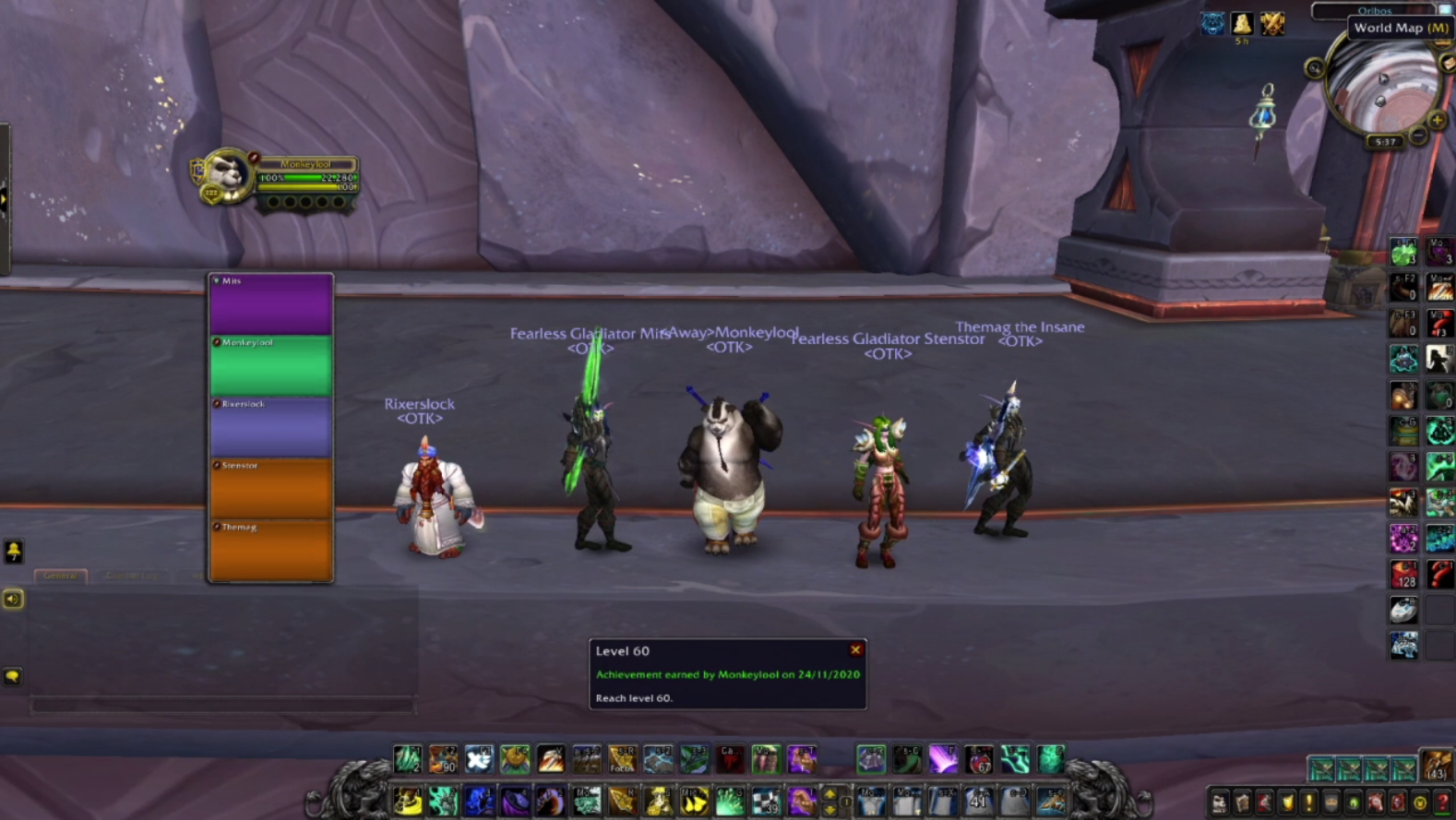Click the yellow butterflies ability icon
Screen dimensions: 1456x820
coord(693,801)
